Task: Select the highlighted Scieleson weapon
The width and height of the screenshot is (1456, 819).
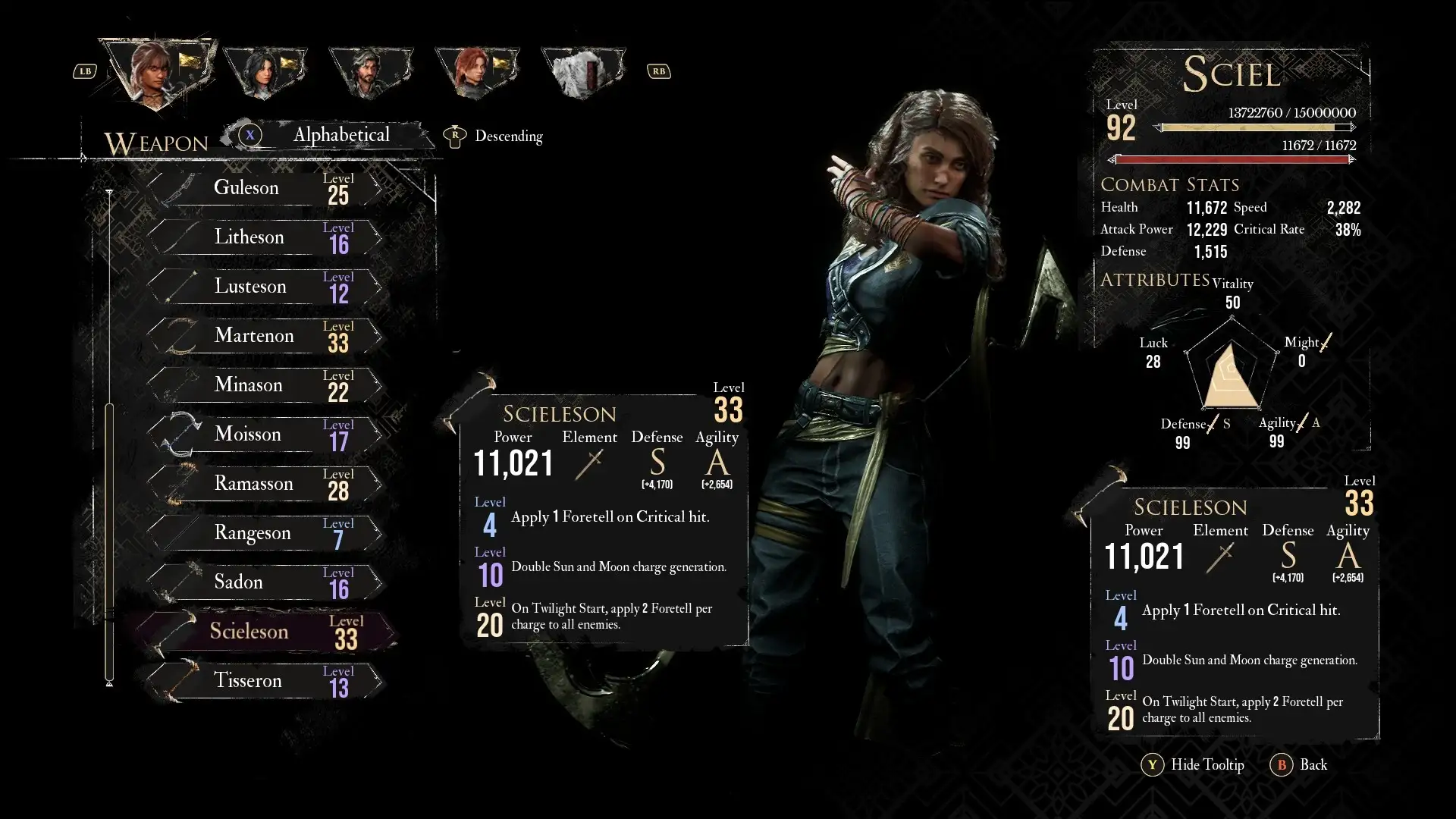Action: (x=265, y=632)
